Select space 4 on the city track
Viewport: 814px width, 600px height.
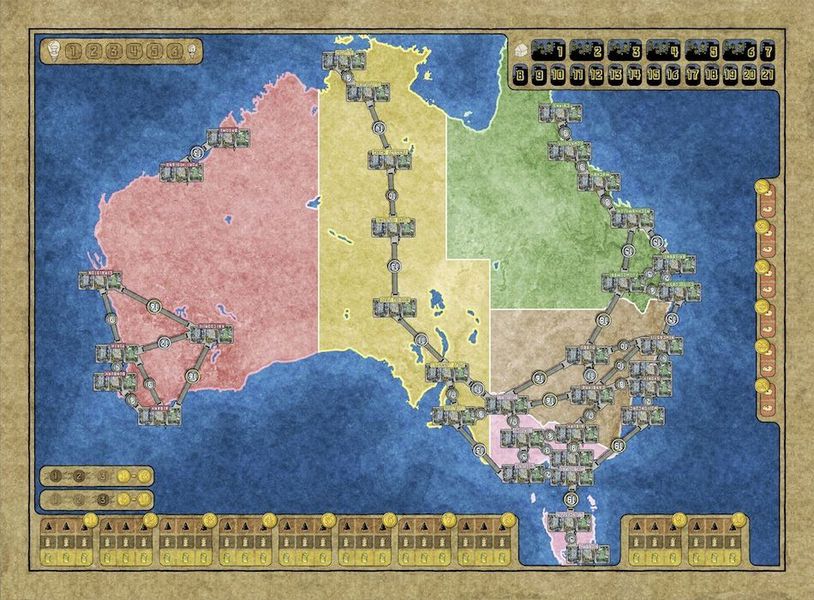click(662, 52)
